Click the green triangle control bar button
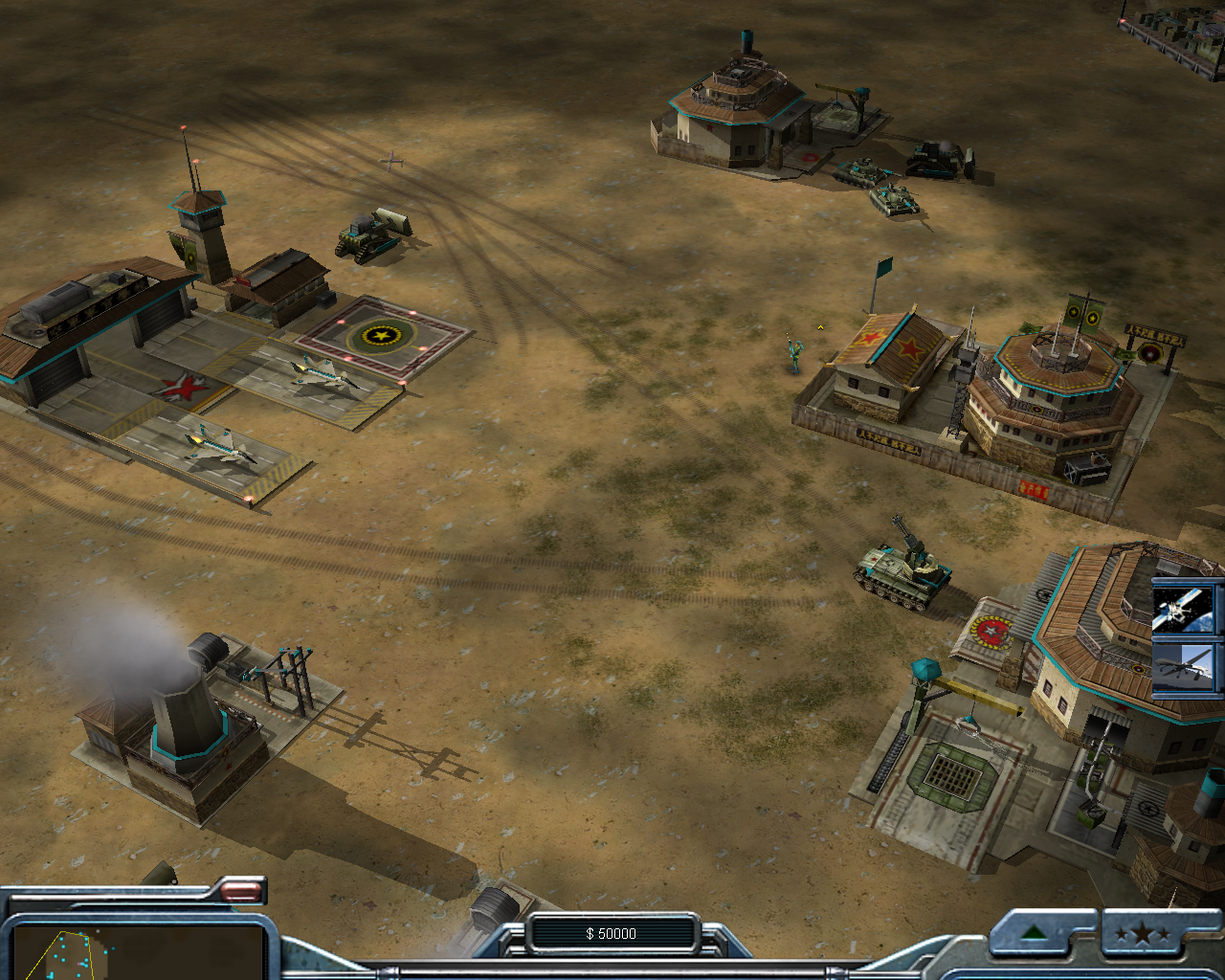The image size is (1225, 980). [1032, 933]
